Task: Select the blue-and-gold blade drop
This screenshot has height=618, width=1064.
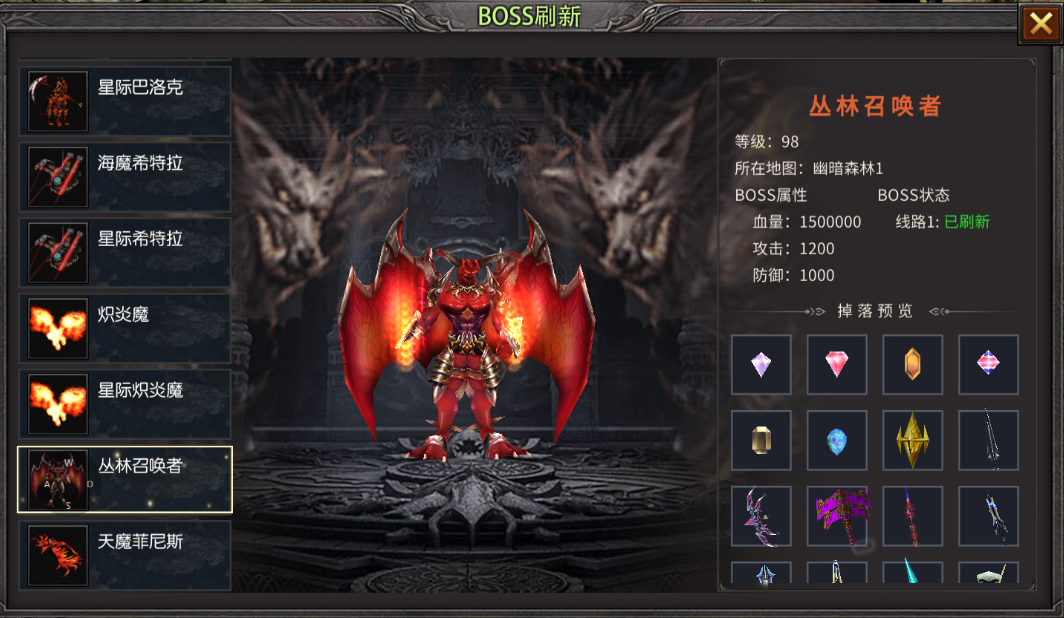Action: coord(989,516)
